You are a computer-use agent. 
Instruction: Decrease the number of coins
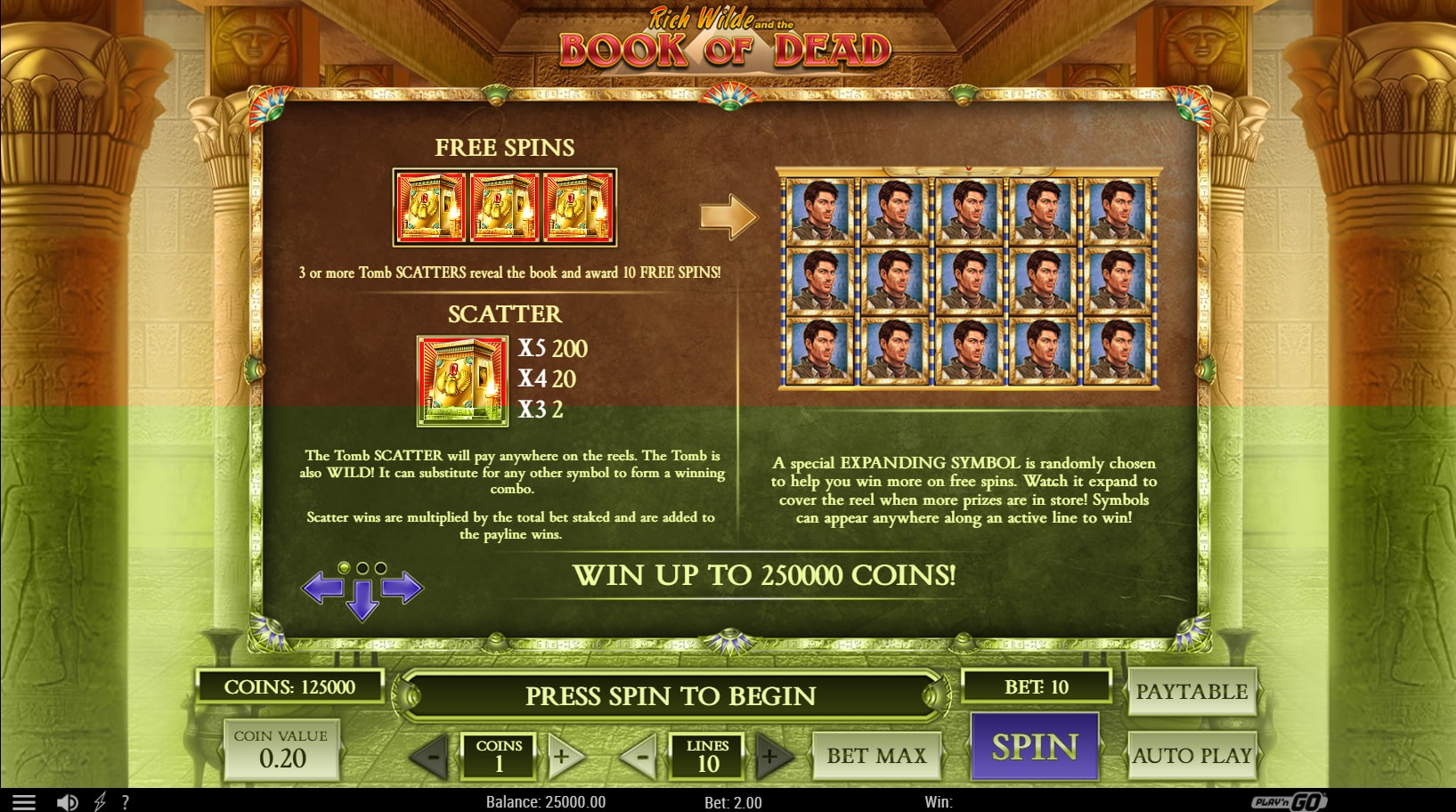click(x=431, y=757)
